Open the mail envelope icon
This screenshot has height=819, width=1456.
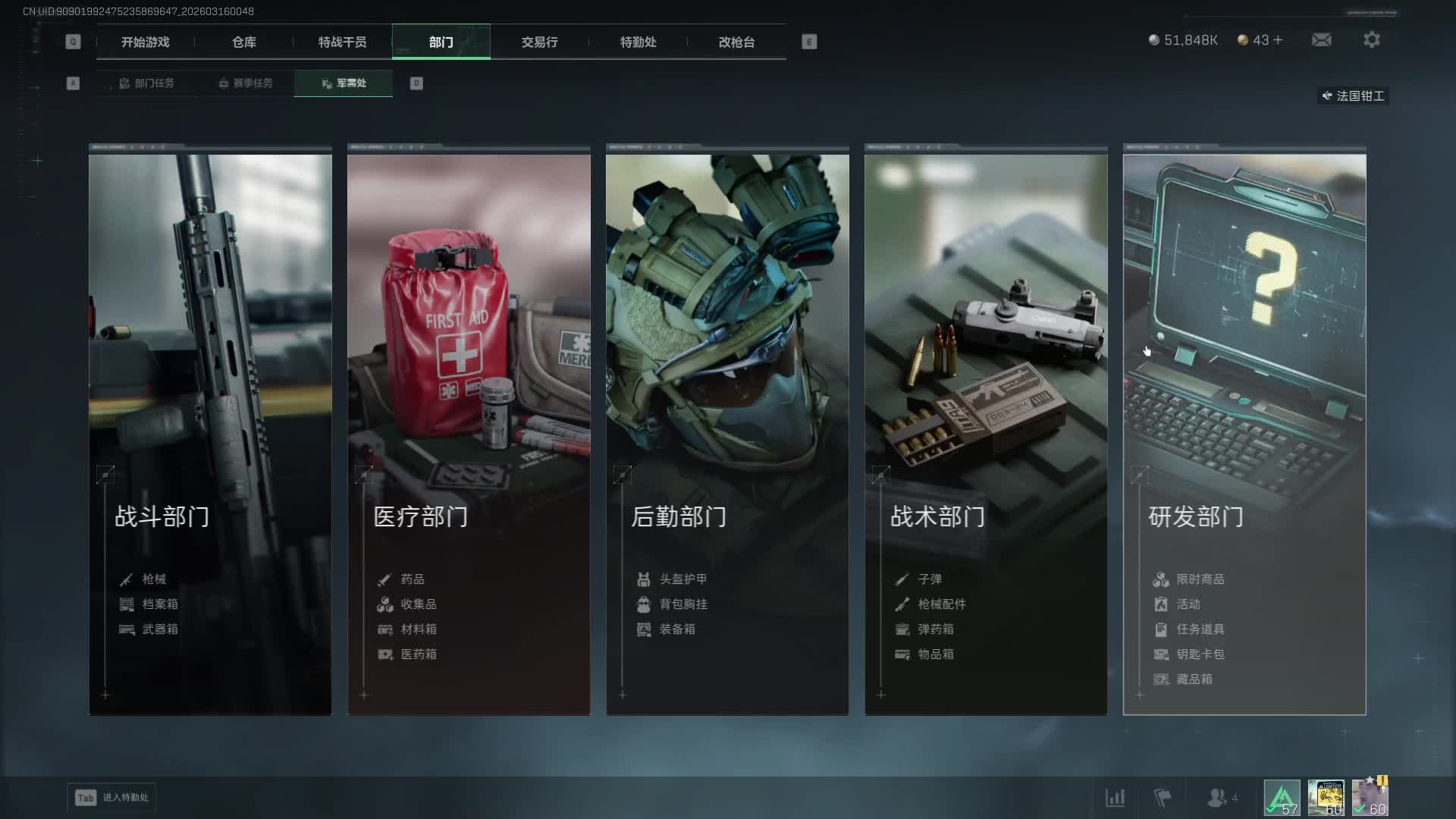click(1322, 40)
